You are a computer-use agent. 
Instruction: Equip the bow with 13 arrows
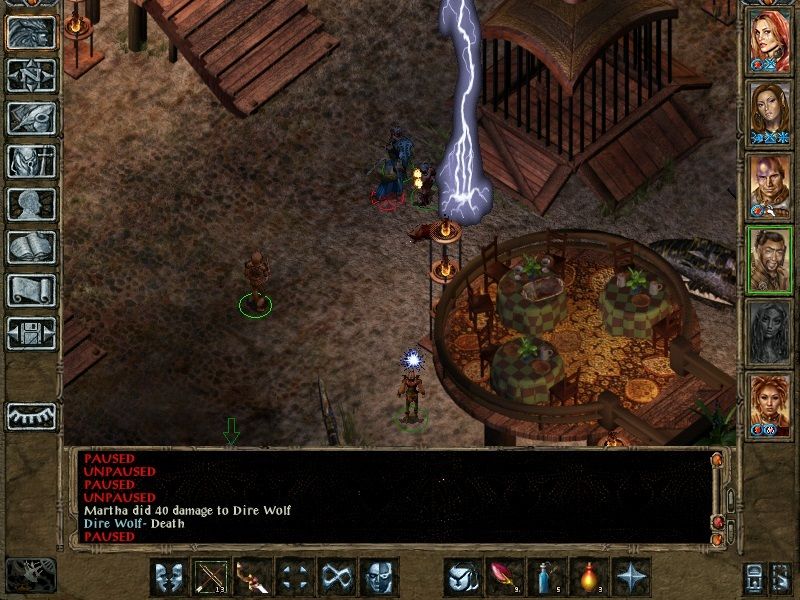(211, 577)
